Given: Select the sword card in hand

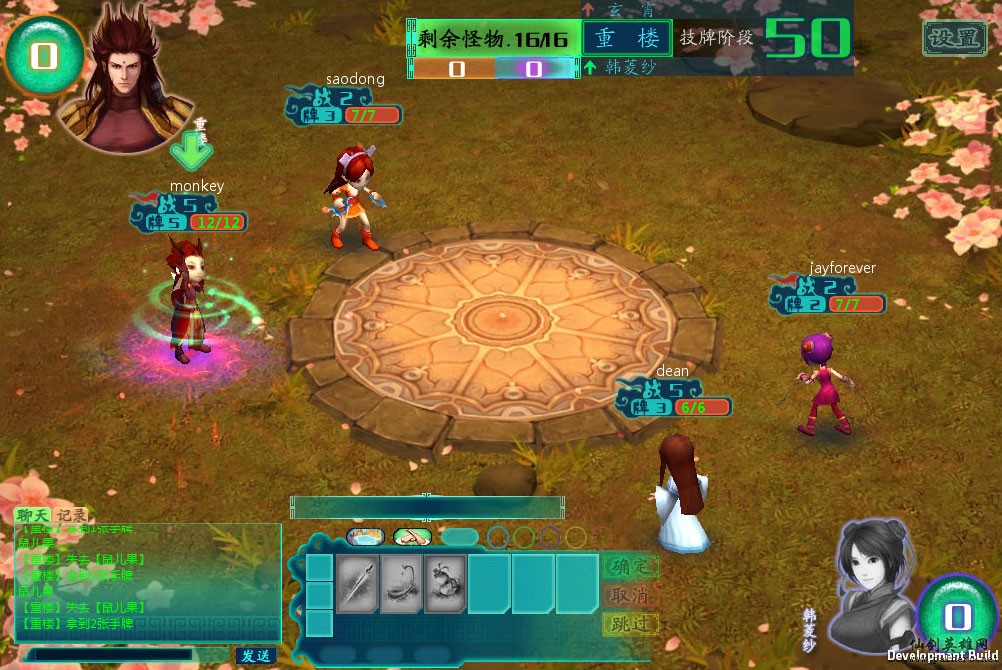Looking at the screenshot, I should coord(356,584).
